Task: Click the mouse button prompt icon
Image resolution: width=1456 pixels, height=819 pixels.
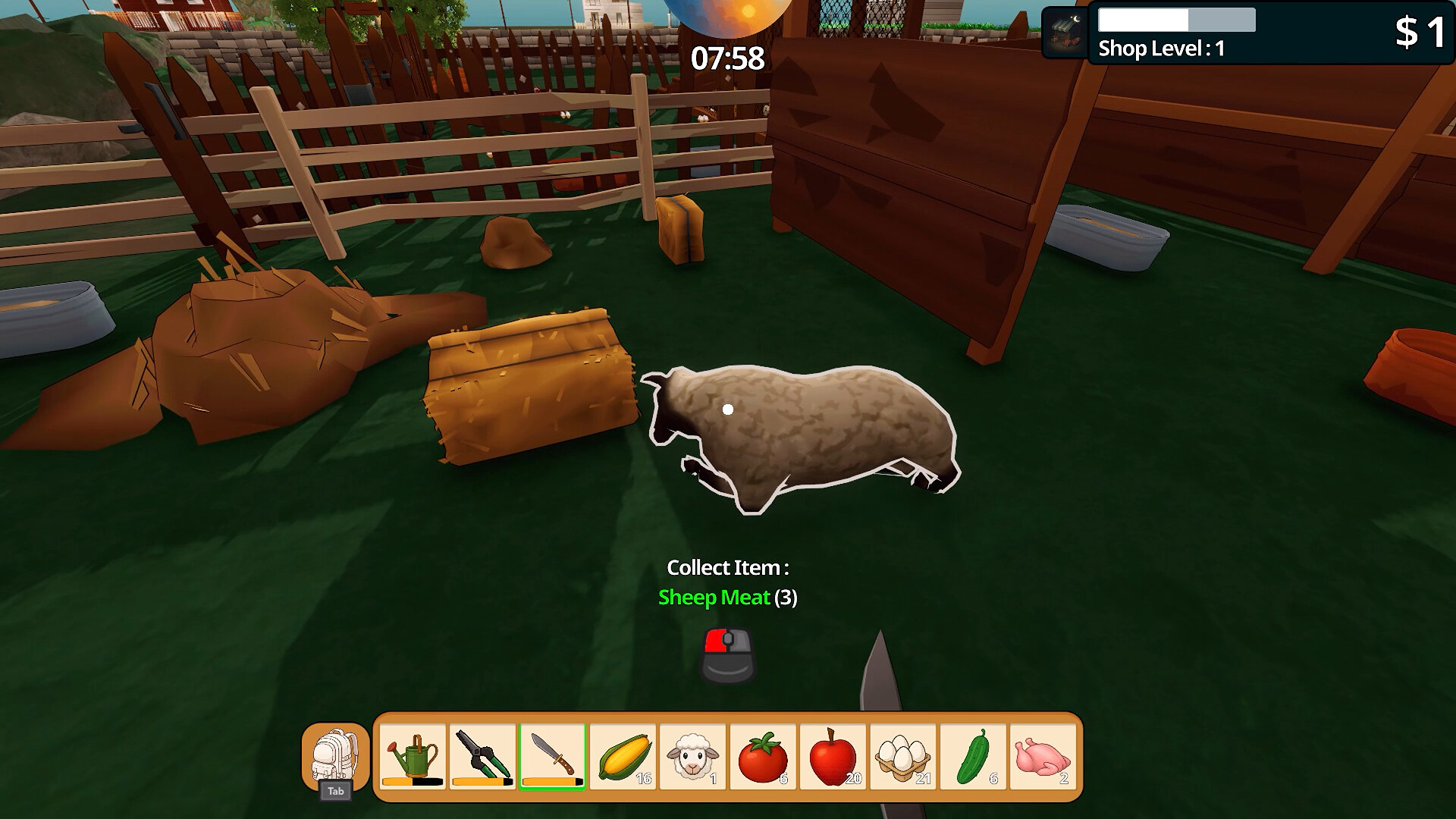Action: pyautogui.click(x=726, y=654)
